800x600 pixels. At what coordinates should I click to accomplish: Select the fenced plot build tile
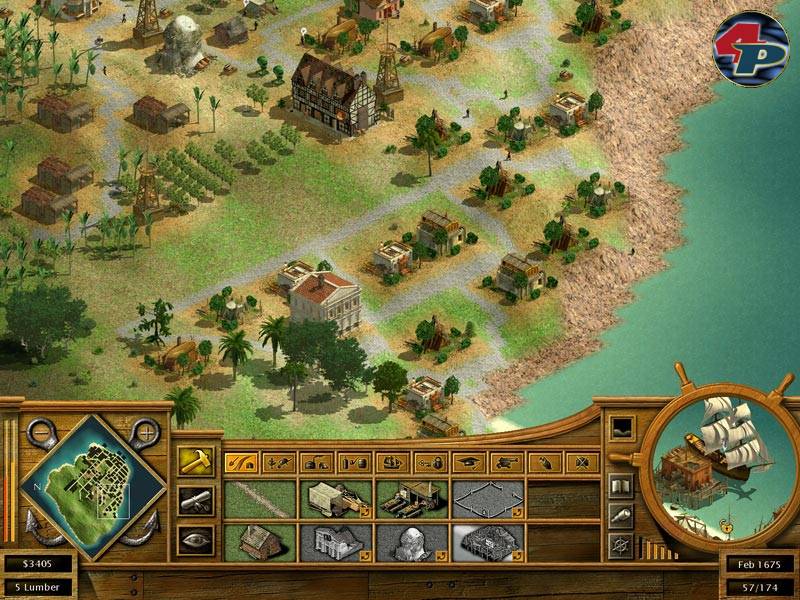[x=489, y=499]
